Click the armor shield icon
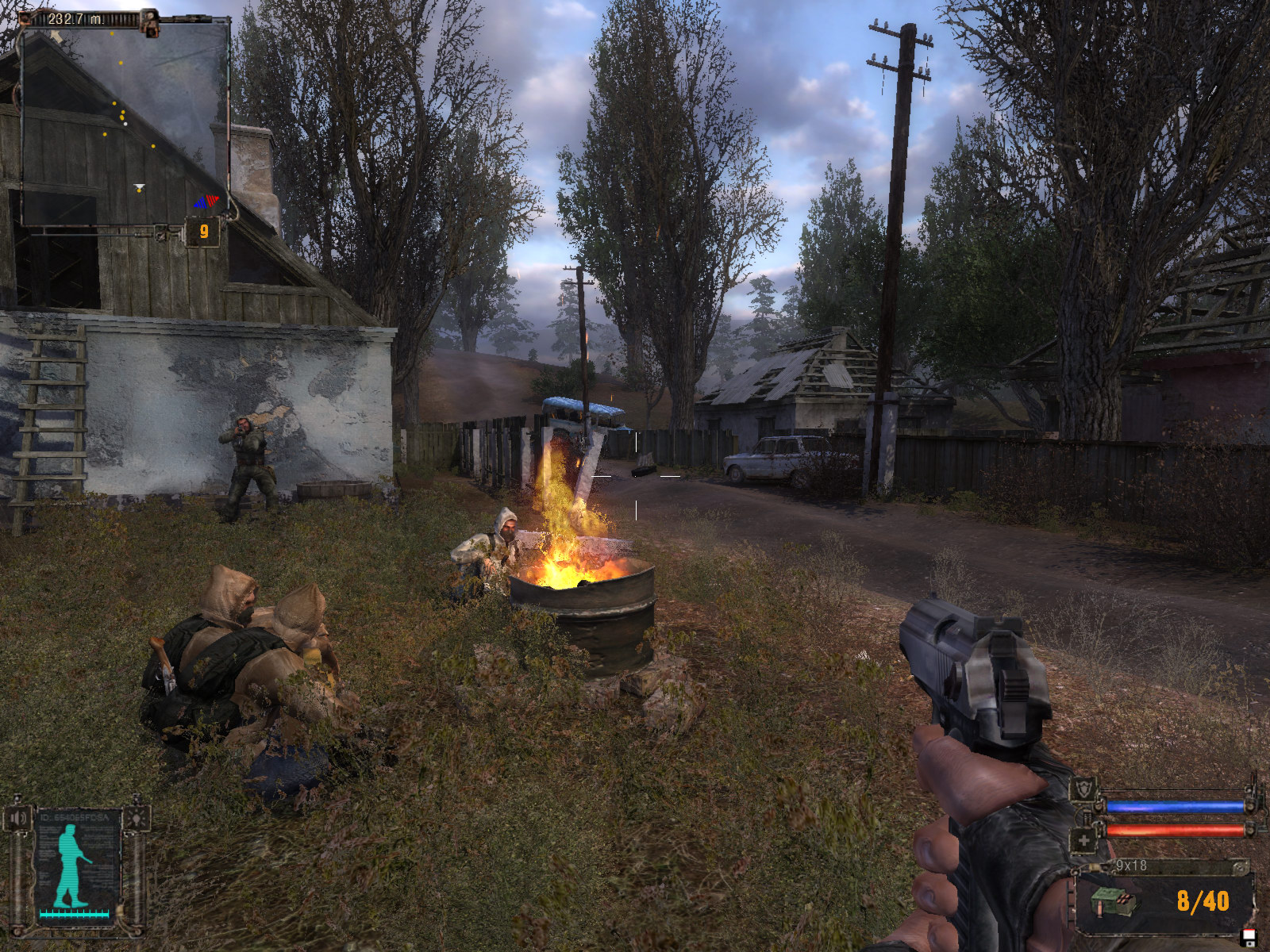1270x952 pixels. point(1083,790)
